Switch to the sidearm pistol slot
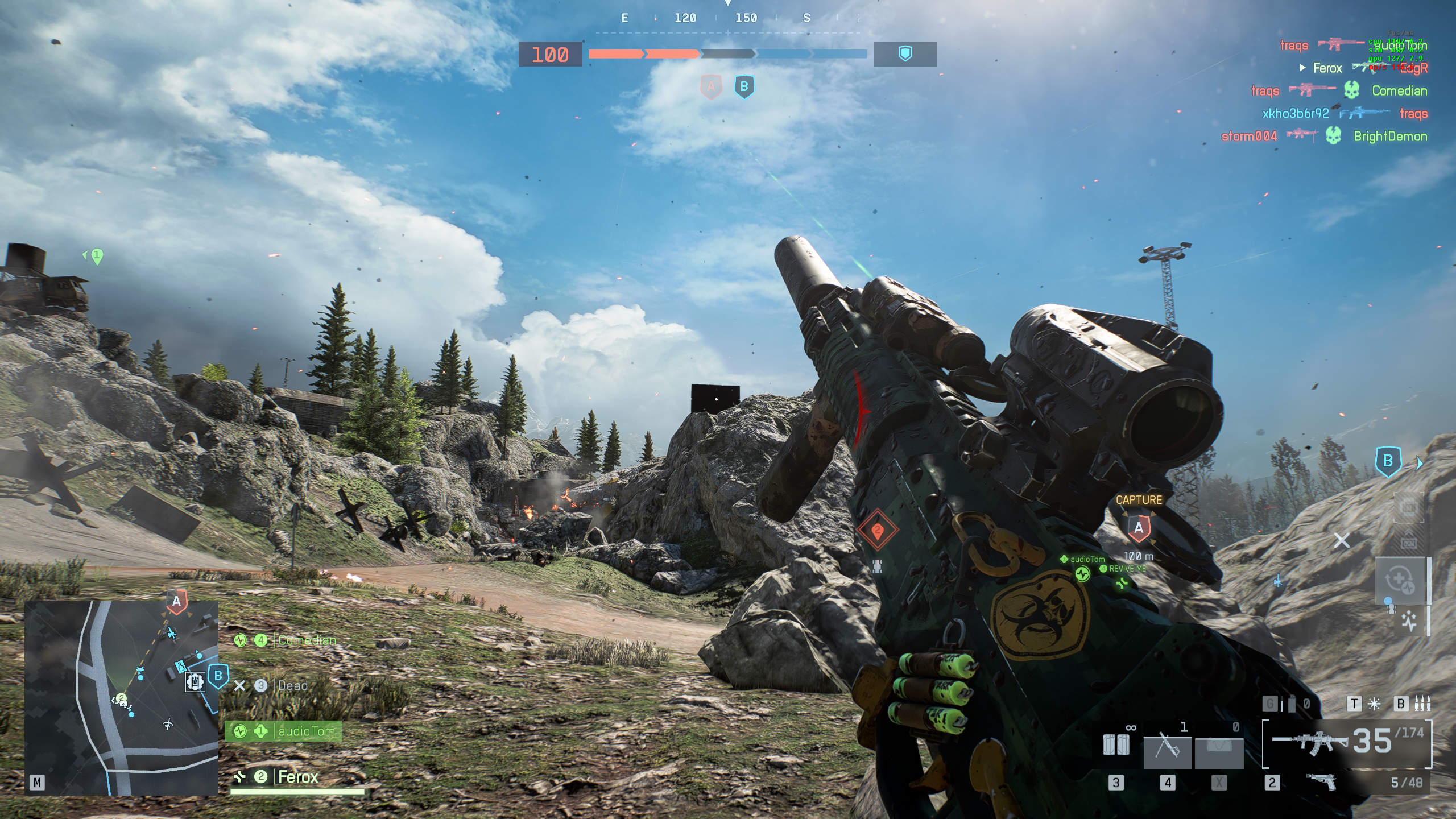This screenshot has width=1456, height=819. point(1322,783)
